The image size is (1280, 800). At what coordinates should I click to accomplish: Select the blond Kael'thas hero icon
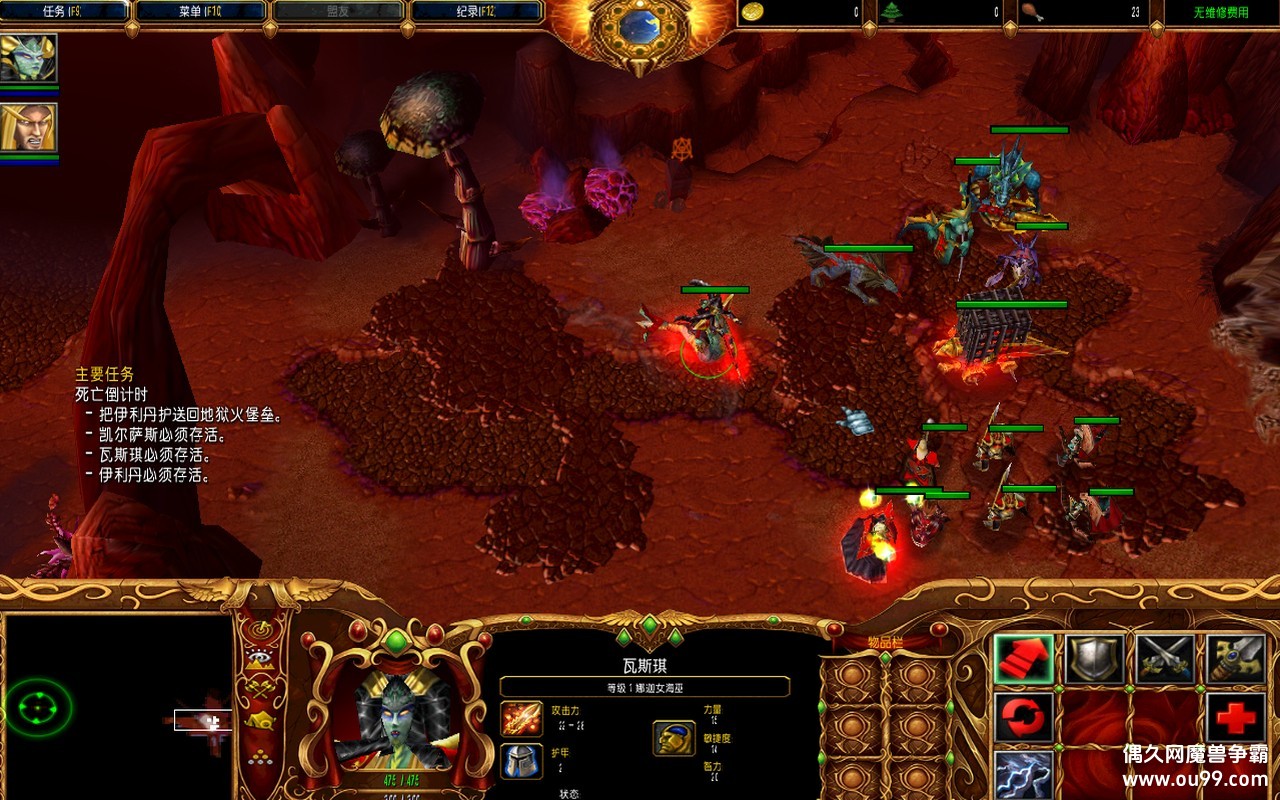(29, 127)
